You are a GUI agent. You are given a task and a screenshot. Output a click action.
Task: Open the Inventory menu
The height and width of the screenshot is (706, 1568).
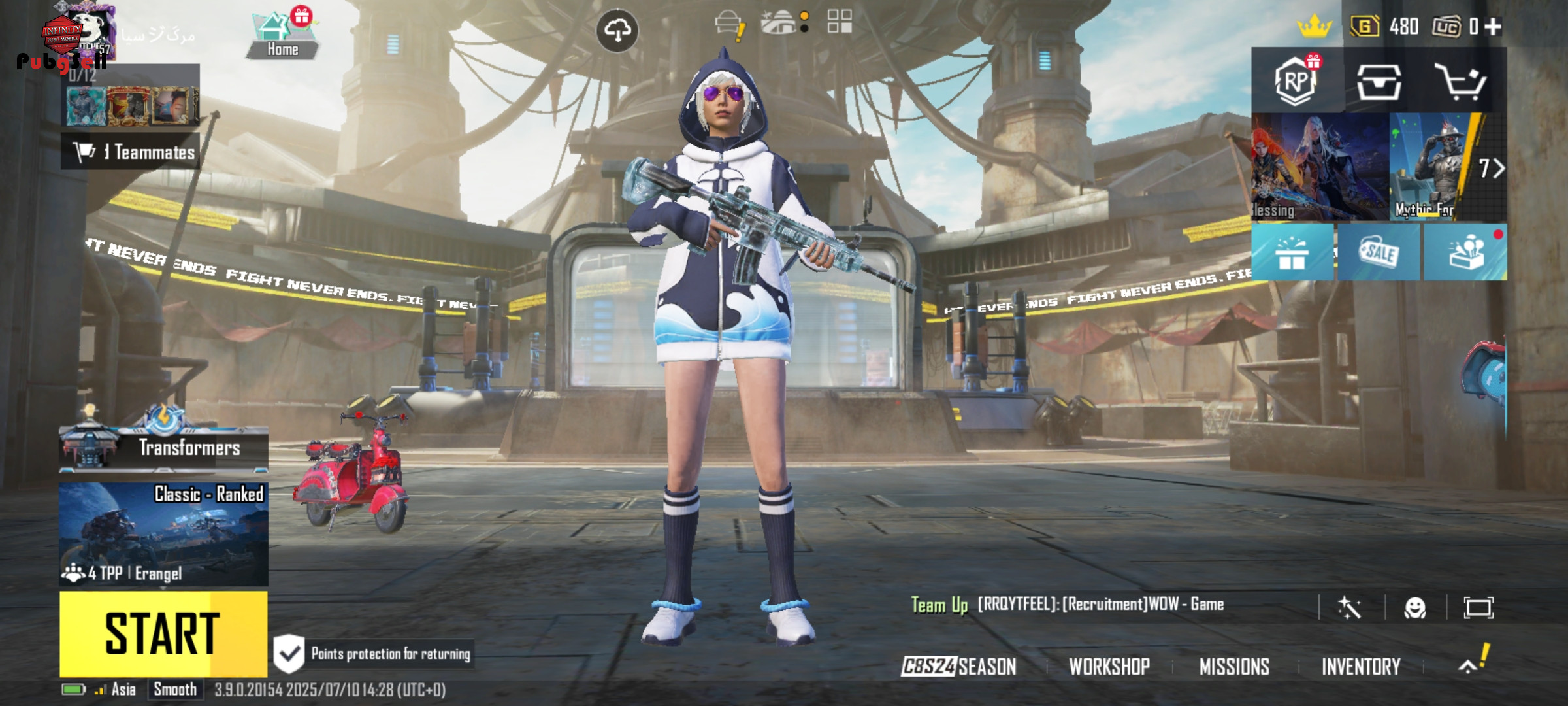1361,666
